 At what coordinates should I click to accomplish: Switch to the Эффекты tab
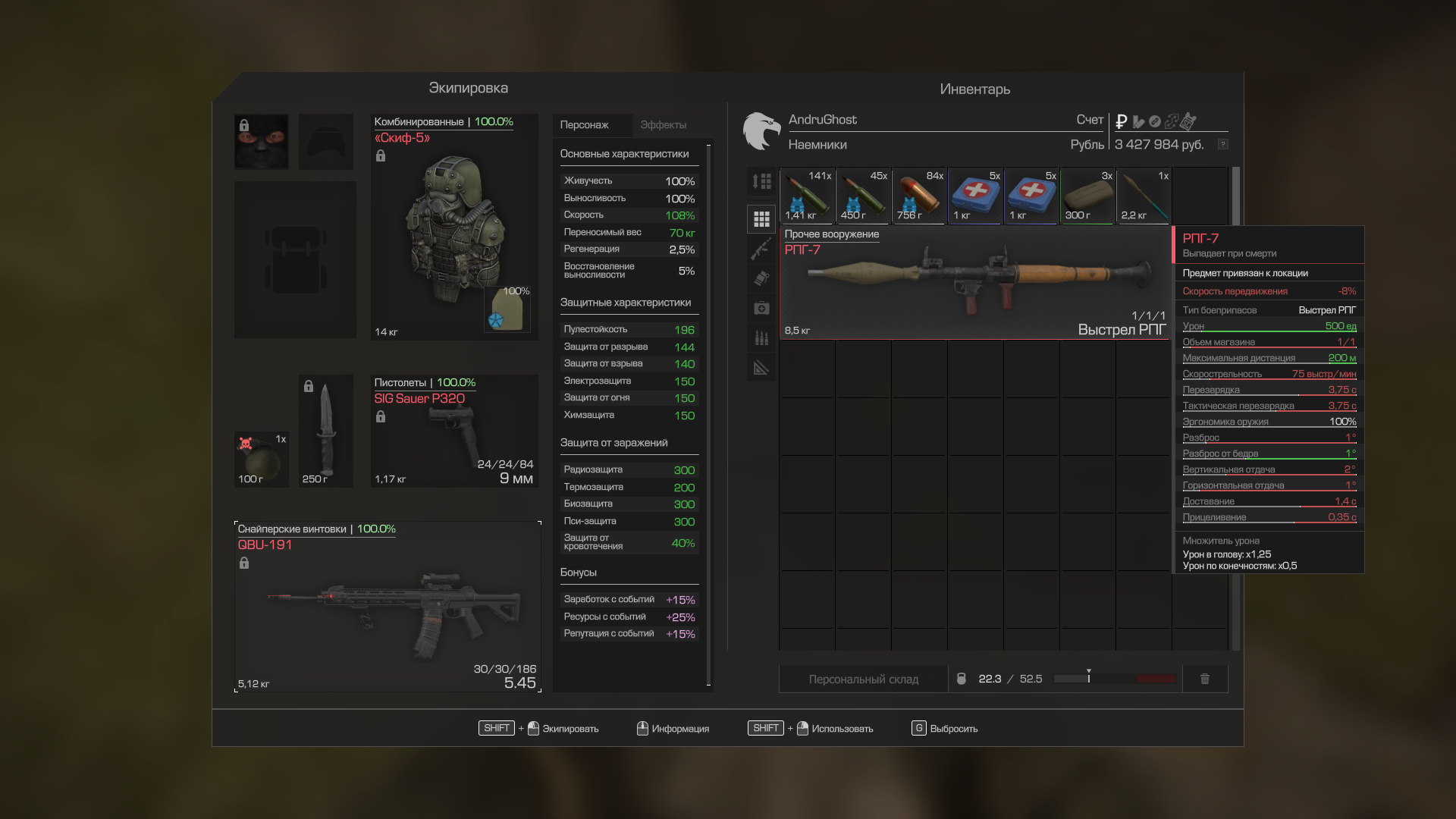(x=663, y=125)
